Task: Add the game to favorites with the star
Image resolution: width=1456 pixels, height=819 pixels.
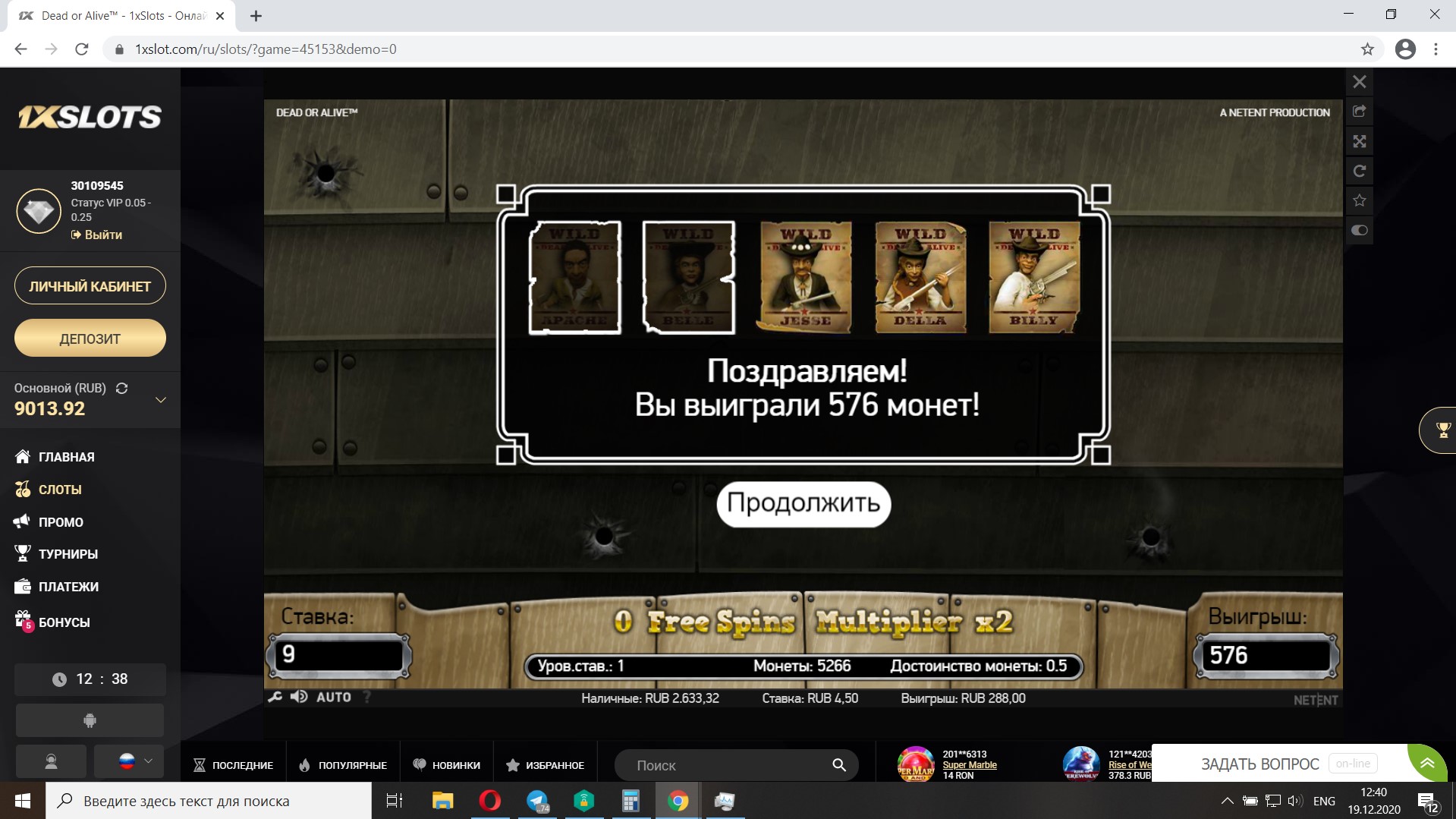Action: (1359, 200)
